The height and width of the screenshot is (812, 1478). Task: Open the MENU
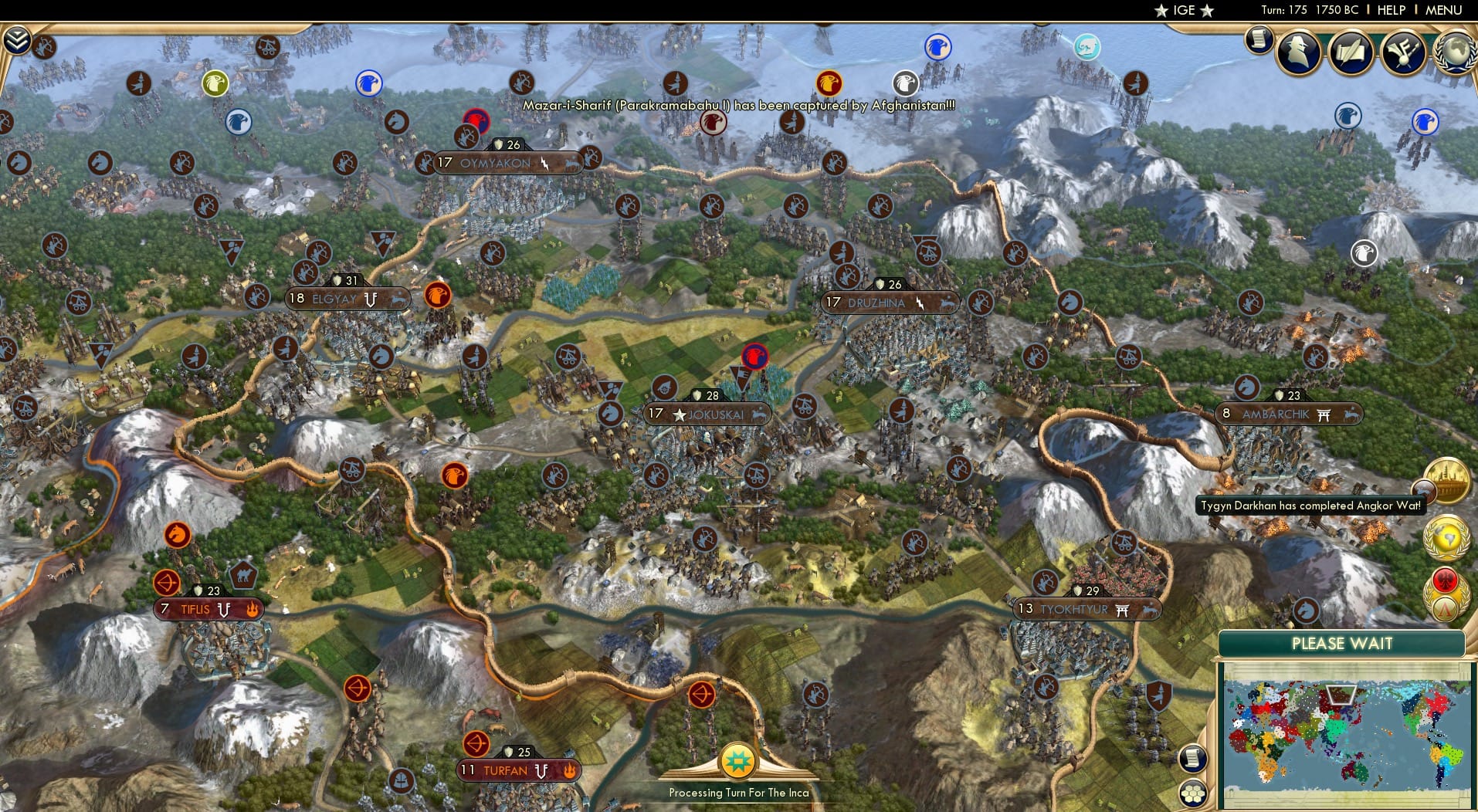tap(1442, 10)
